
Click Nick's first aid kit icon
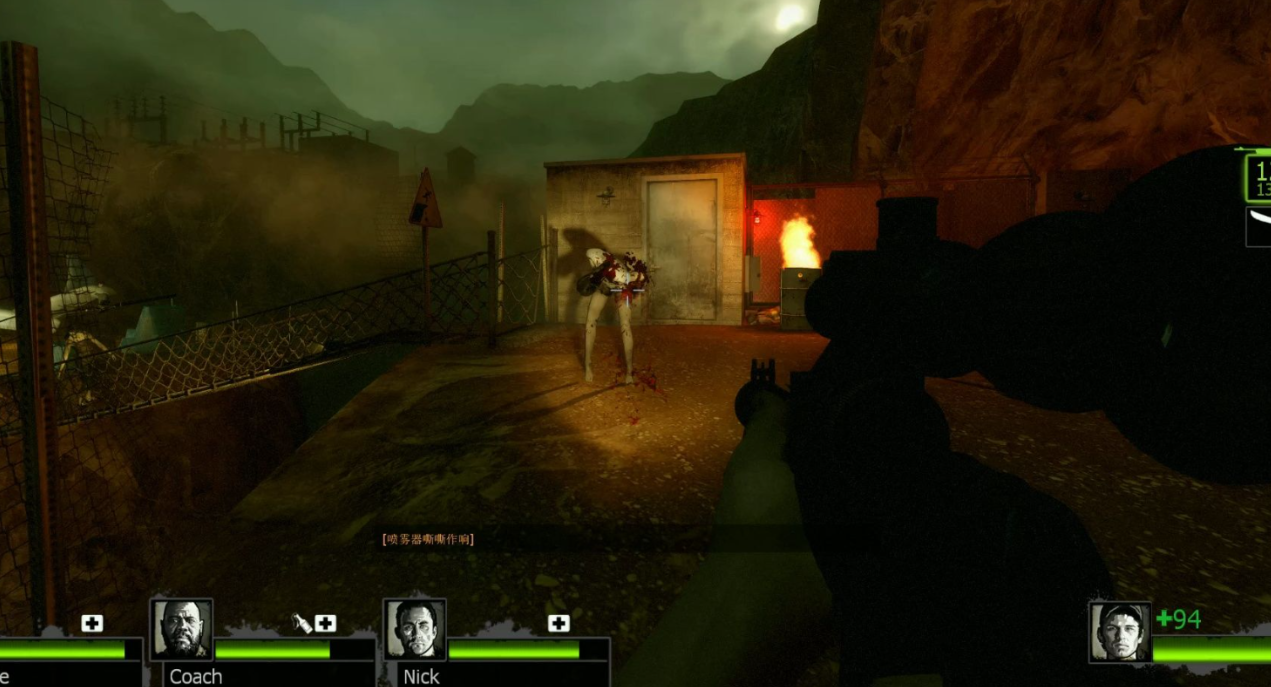click(x=559, y=624)
